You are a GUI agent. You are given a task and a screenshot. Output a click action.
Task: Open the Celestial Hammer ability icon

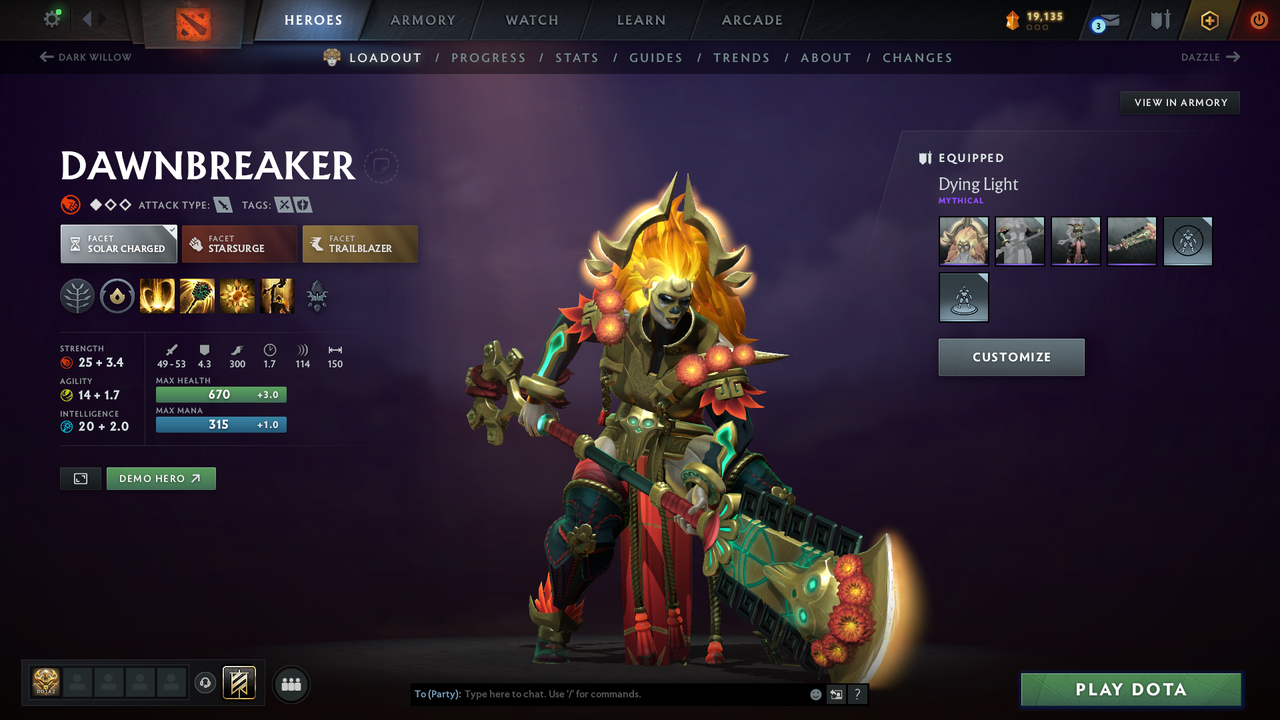[197, 295]
